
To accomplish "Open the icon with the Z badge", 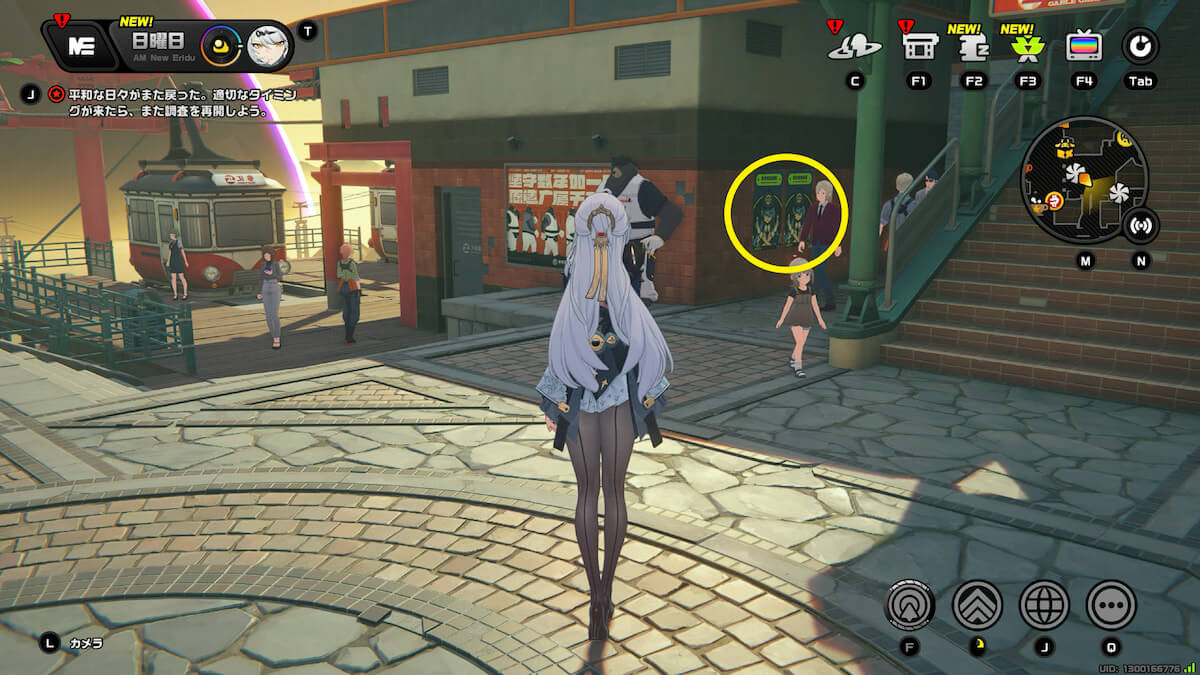I will pyautogui.click(x=971, y=47).
